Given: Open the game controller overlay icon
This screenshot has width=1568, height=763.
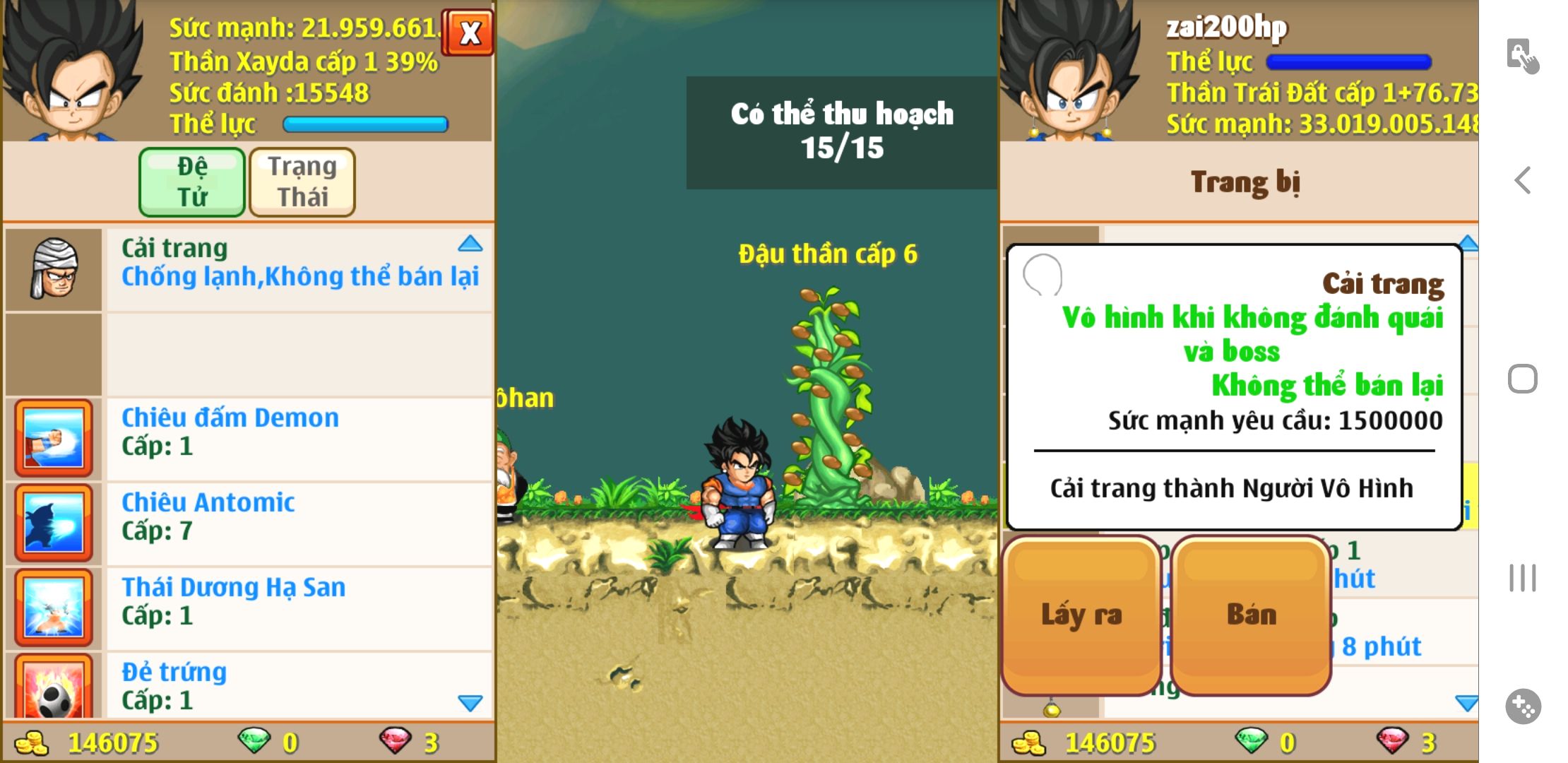Looking at the screenshot, I should tap(1523, 706).
